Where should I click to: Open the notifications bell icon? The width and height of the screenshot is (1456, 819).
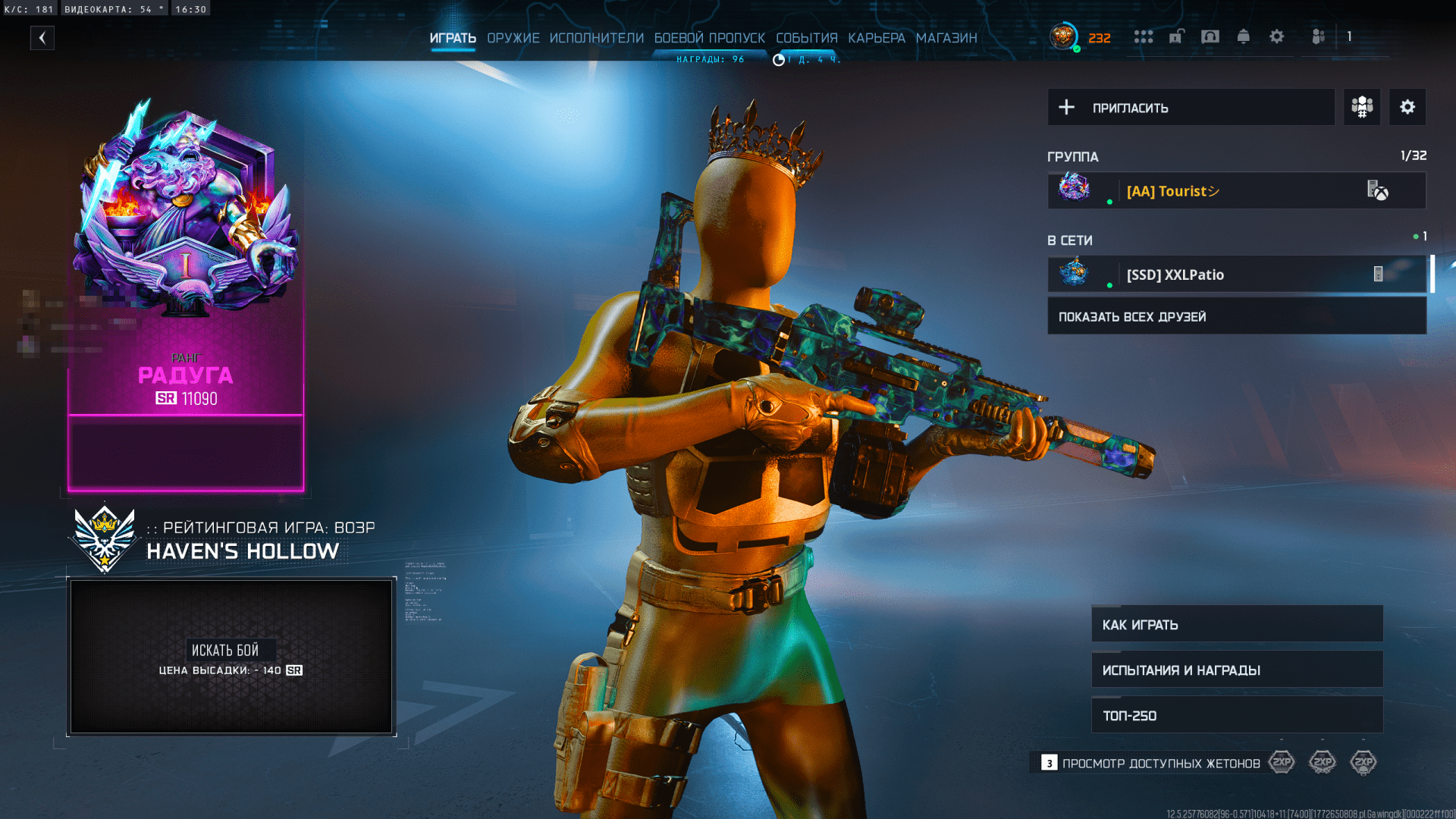click(1243, 36)
